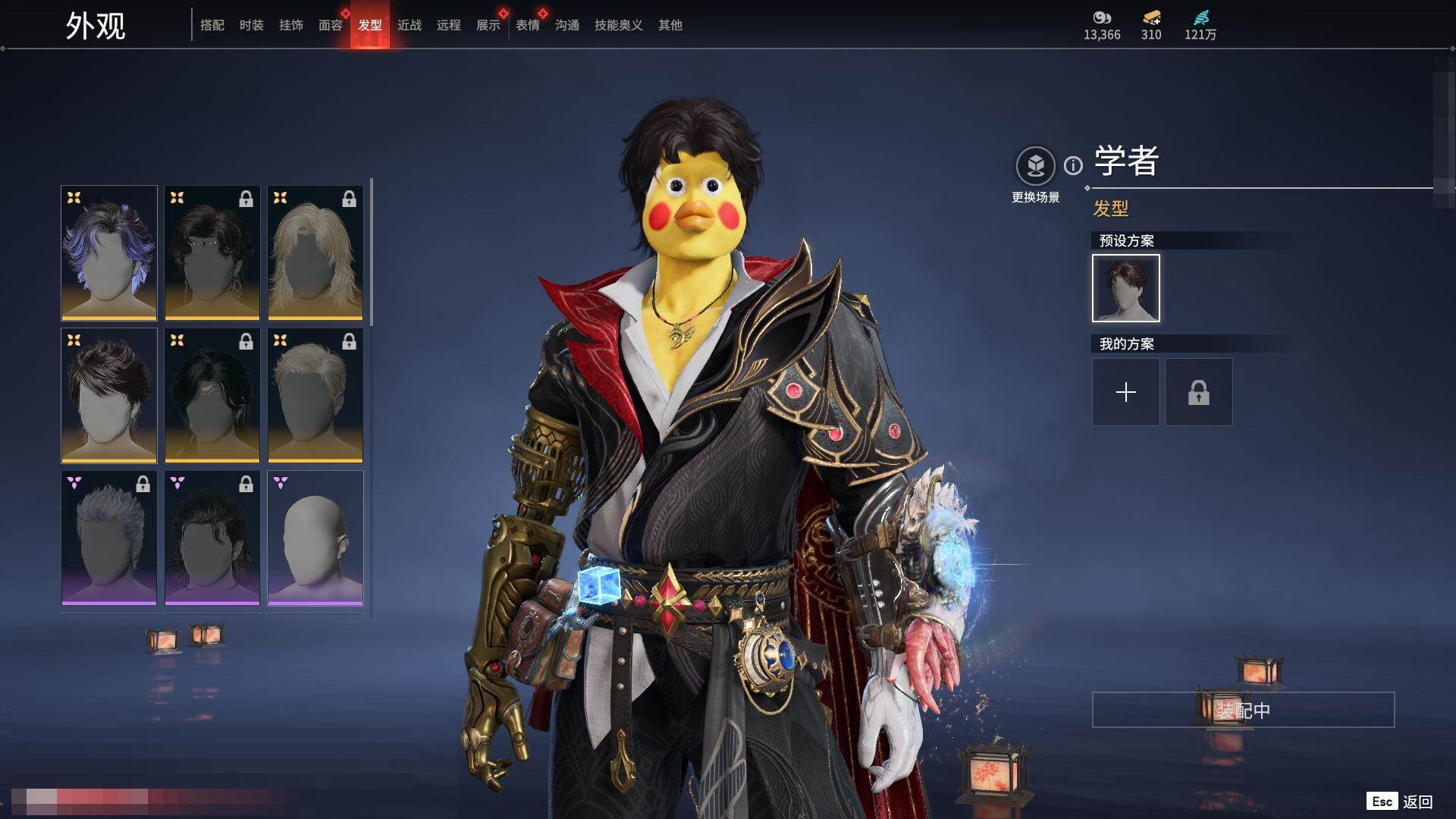Pick the bald head hairstyle
The height and width of the screenshot is (819, 1456).
tap(315, 538)
